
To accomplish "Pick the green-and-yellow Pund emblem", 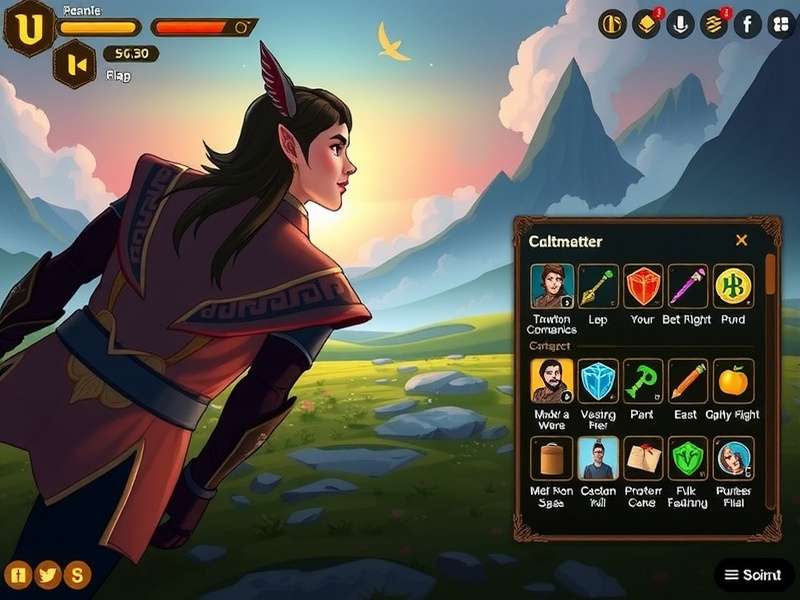I will pos(733,286).
